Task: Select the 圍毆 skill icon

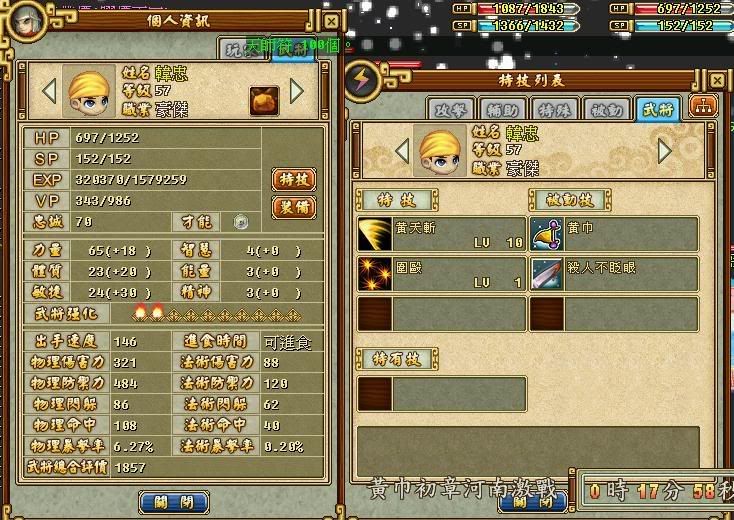Action: (x=375, y=274)
